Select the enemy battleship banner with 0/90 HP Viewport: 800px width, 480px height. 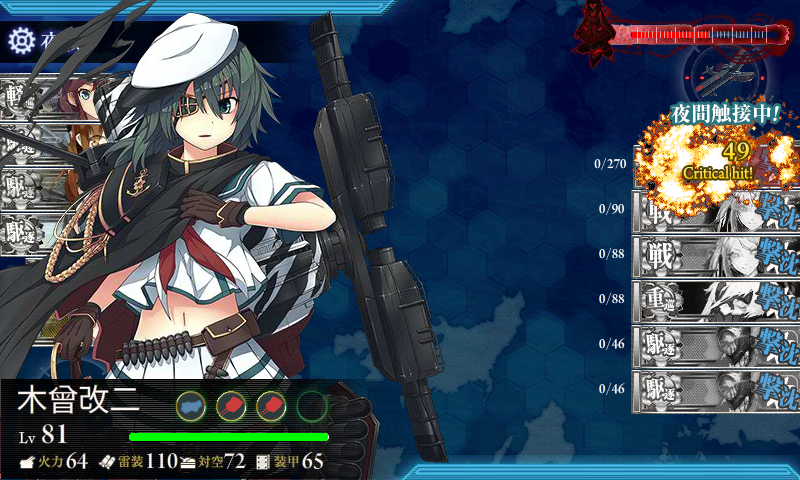[x=715, y=208]
